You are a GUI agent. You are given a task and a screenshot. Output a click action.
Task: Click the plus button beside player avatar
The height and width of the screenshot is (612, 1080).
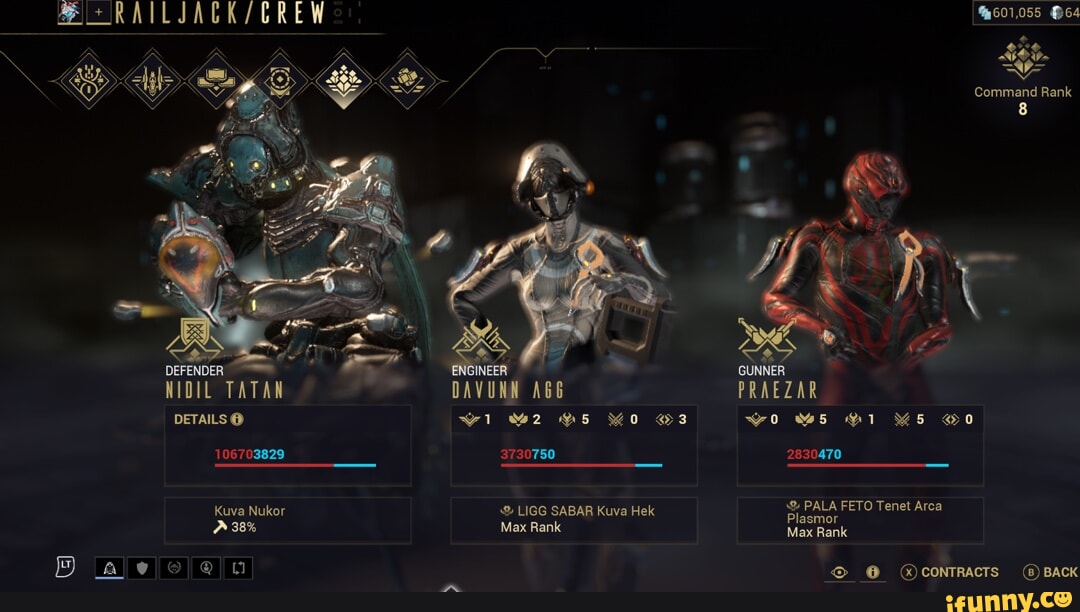click(98, 12)
